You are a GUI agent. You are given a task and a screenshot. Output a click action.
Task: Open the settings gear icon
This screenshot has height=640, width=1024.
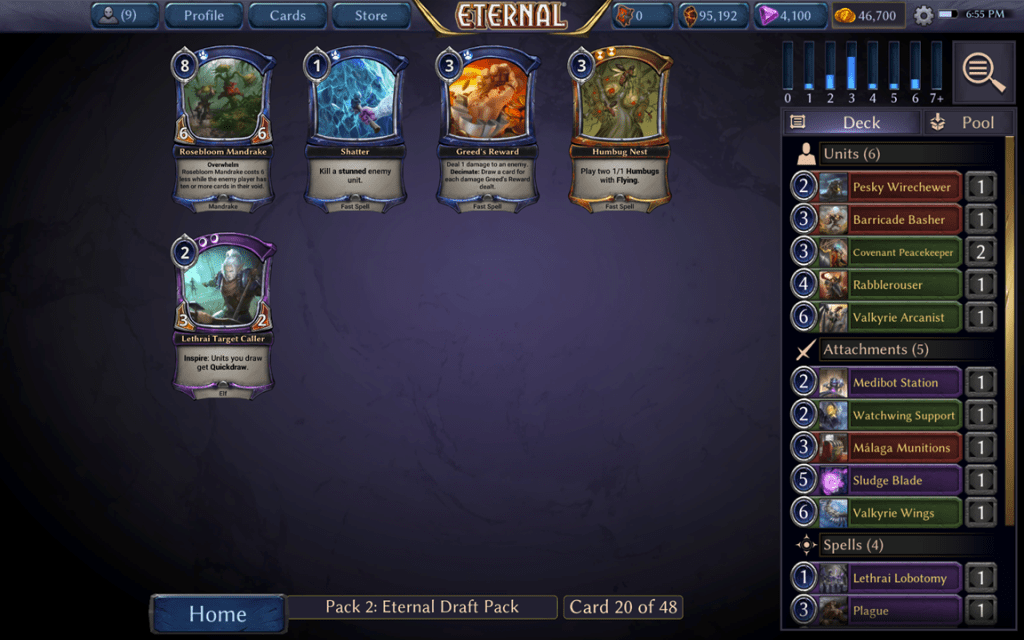click(x=923, y=15)
